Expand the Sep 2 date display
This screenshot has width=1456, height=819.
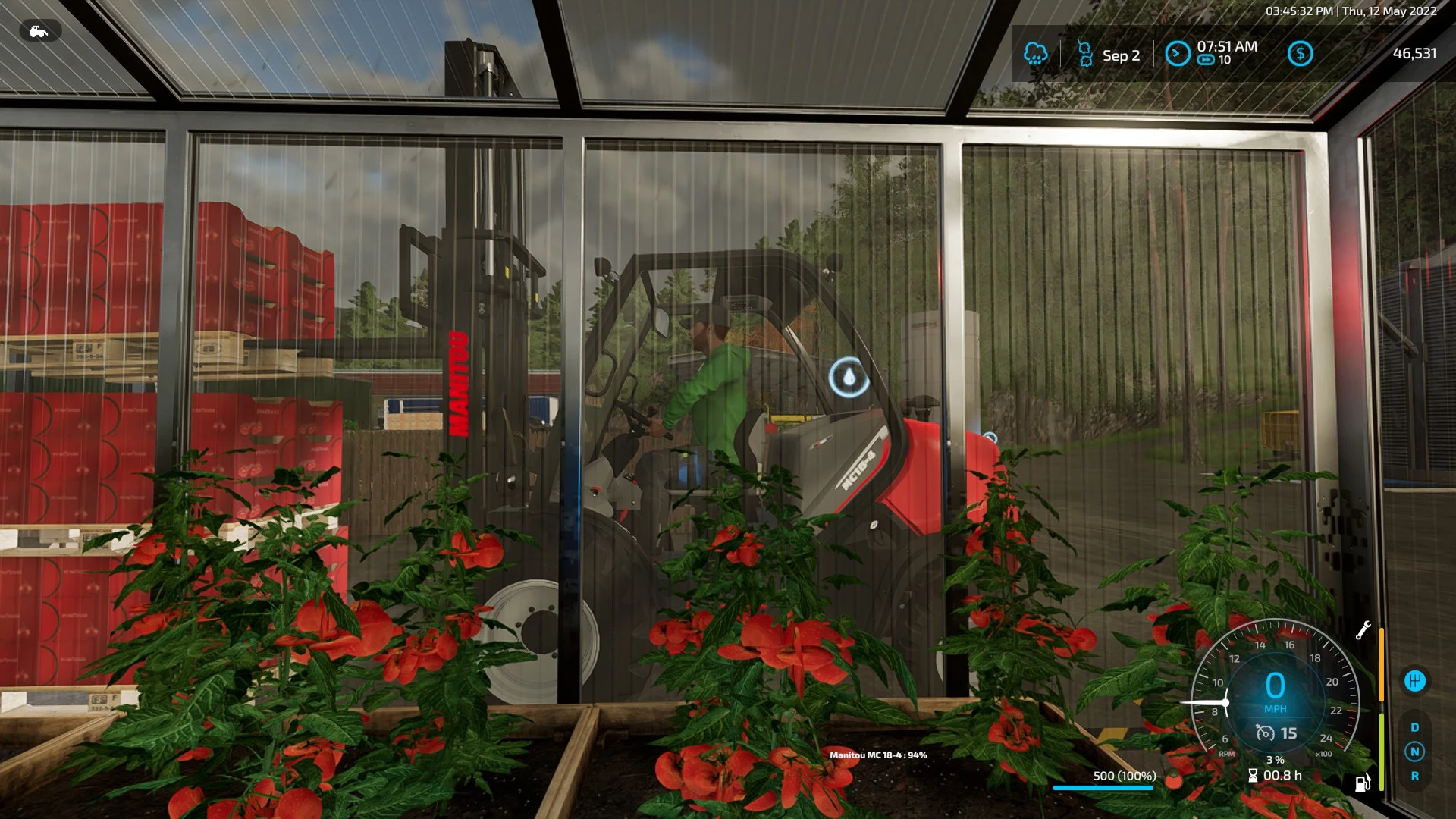click(x=1120, y=55)
